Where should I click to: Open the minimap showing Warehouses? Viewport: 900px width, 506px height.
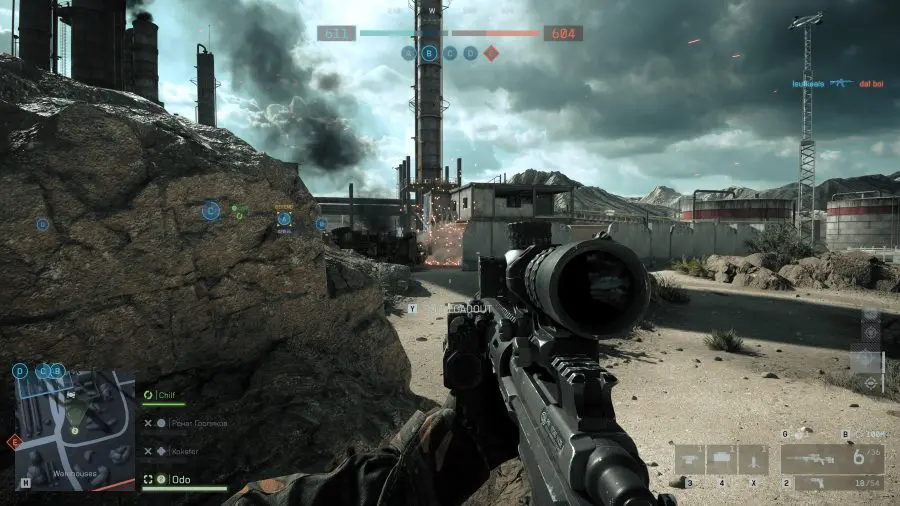(x=75, y=430)
